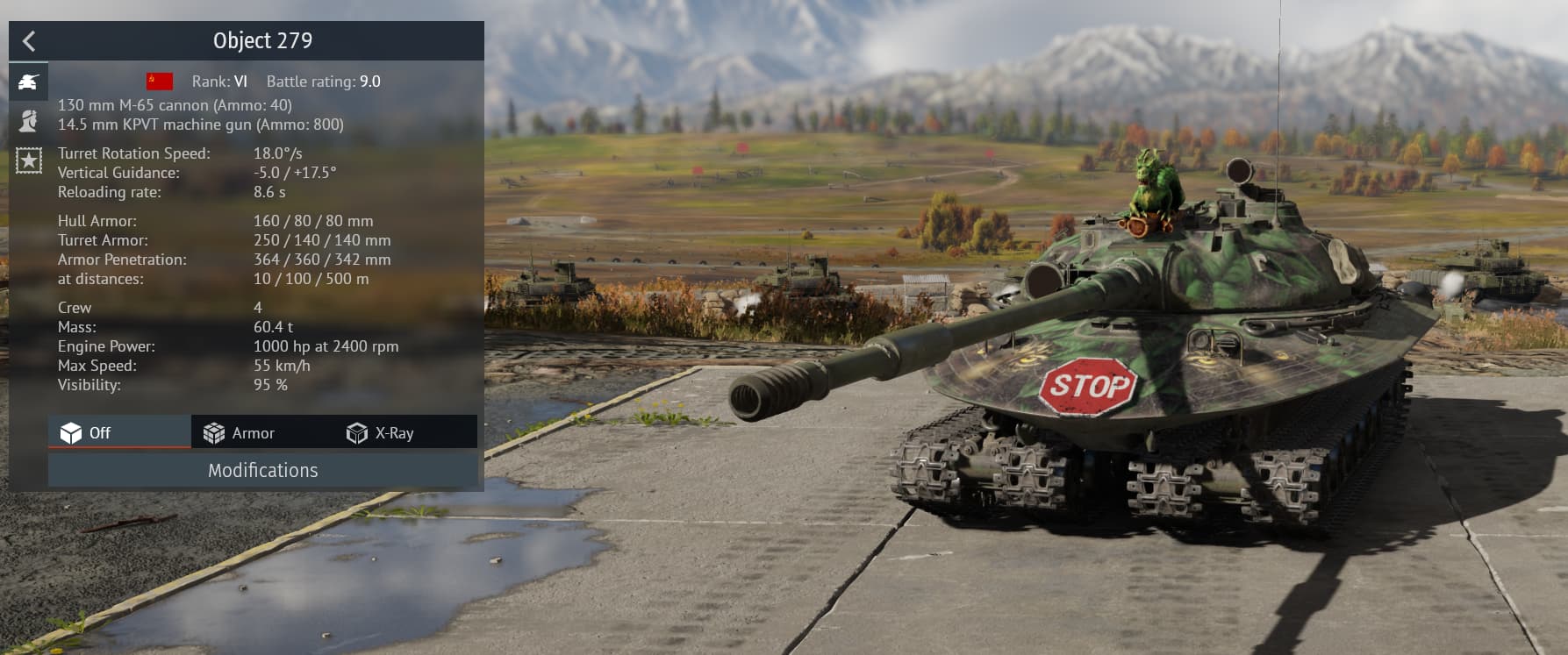
Task: Switch to the crew helmet tab
Action: click(29, 121)
